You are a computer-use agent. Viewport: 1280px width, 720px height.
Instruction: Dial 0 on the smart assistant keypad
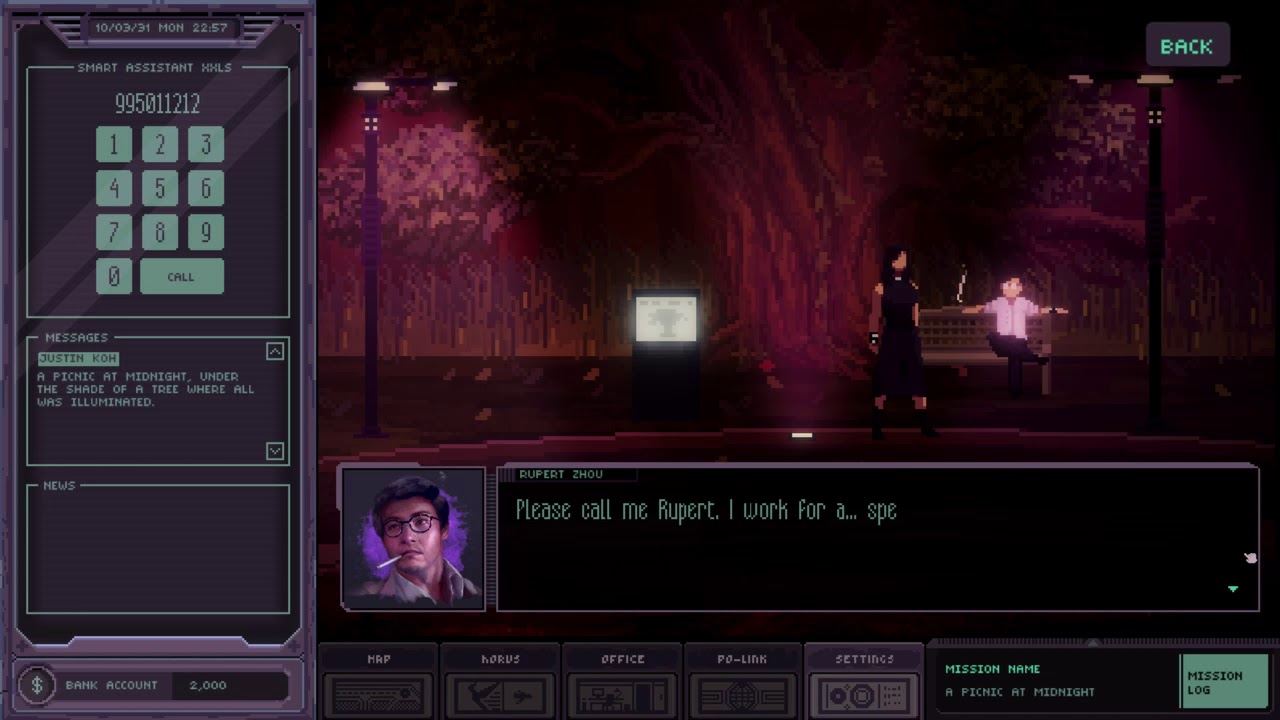coord(114,277)
